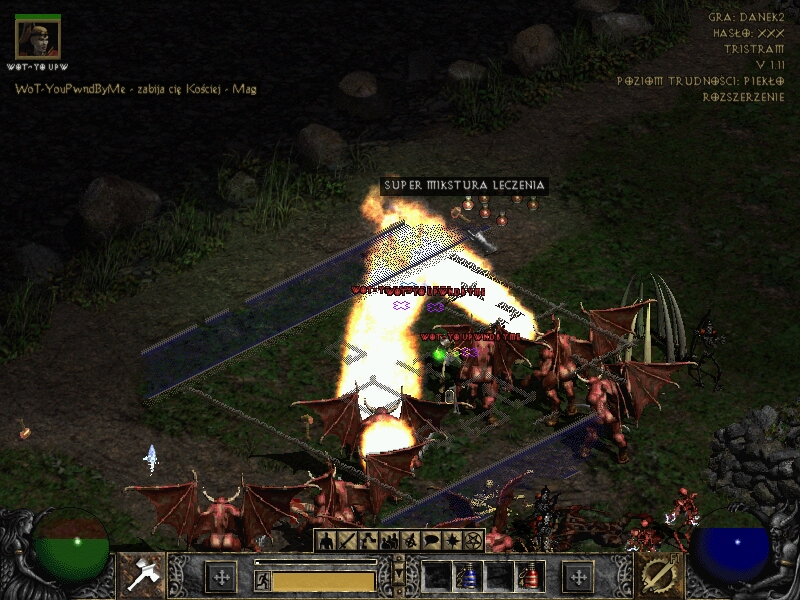Viewport: 800px width, 600px height.
Task: Use the red healing potion in the belt
Action: tap(528, 577)
